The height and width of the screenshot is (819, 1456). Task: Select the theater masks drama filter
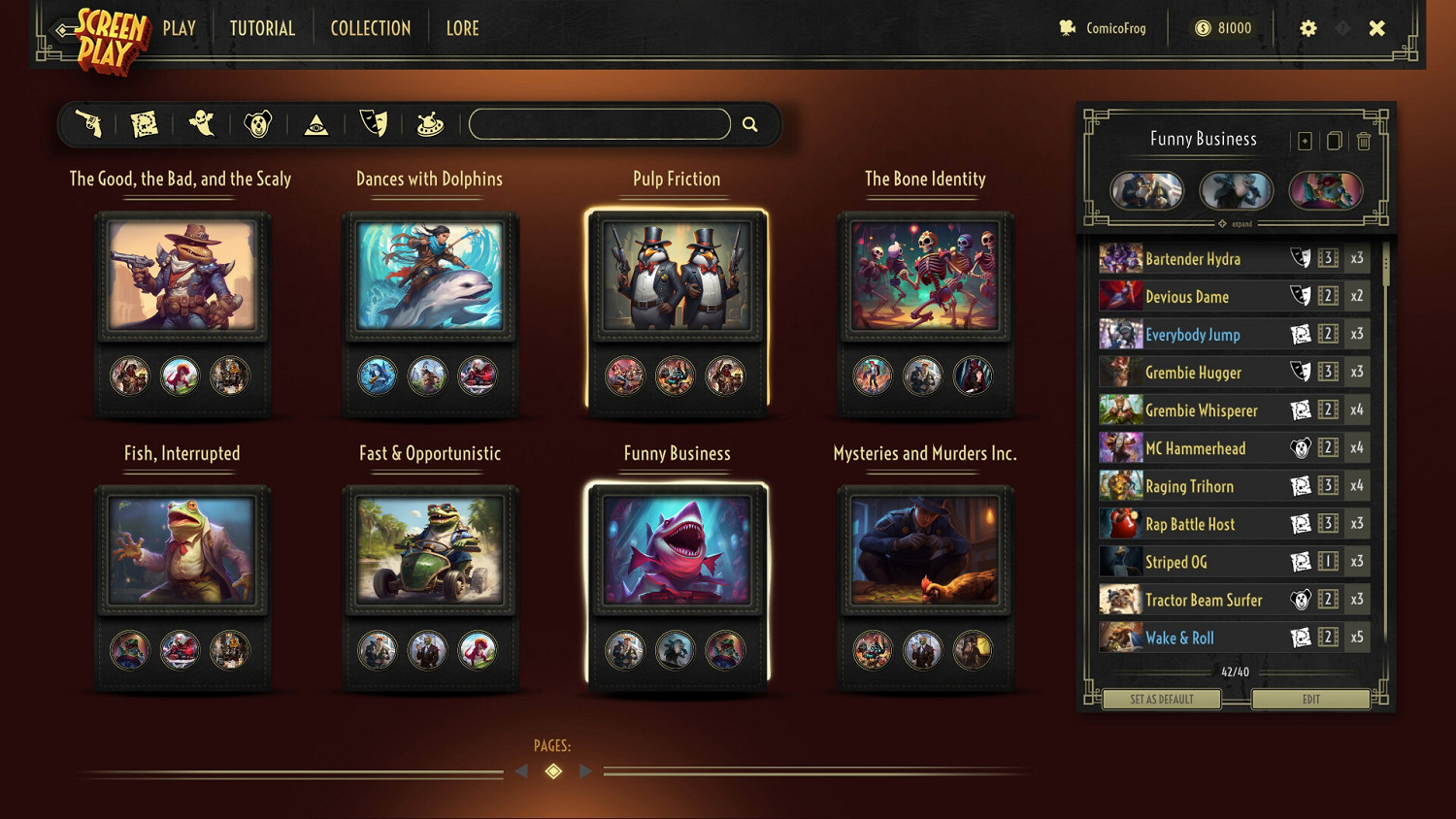click(x=374, y=123)
